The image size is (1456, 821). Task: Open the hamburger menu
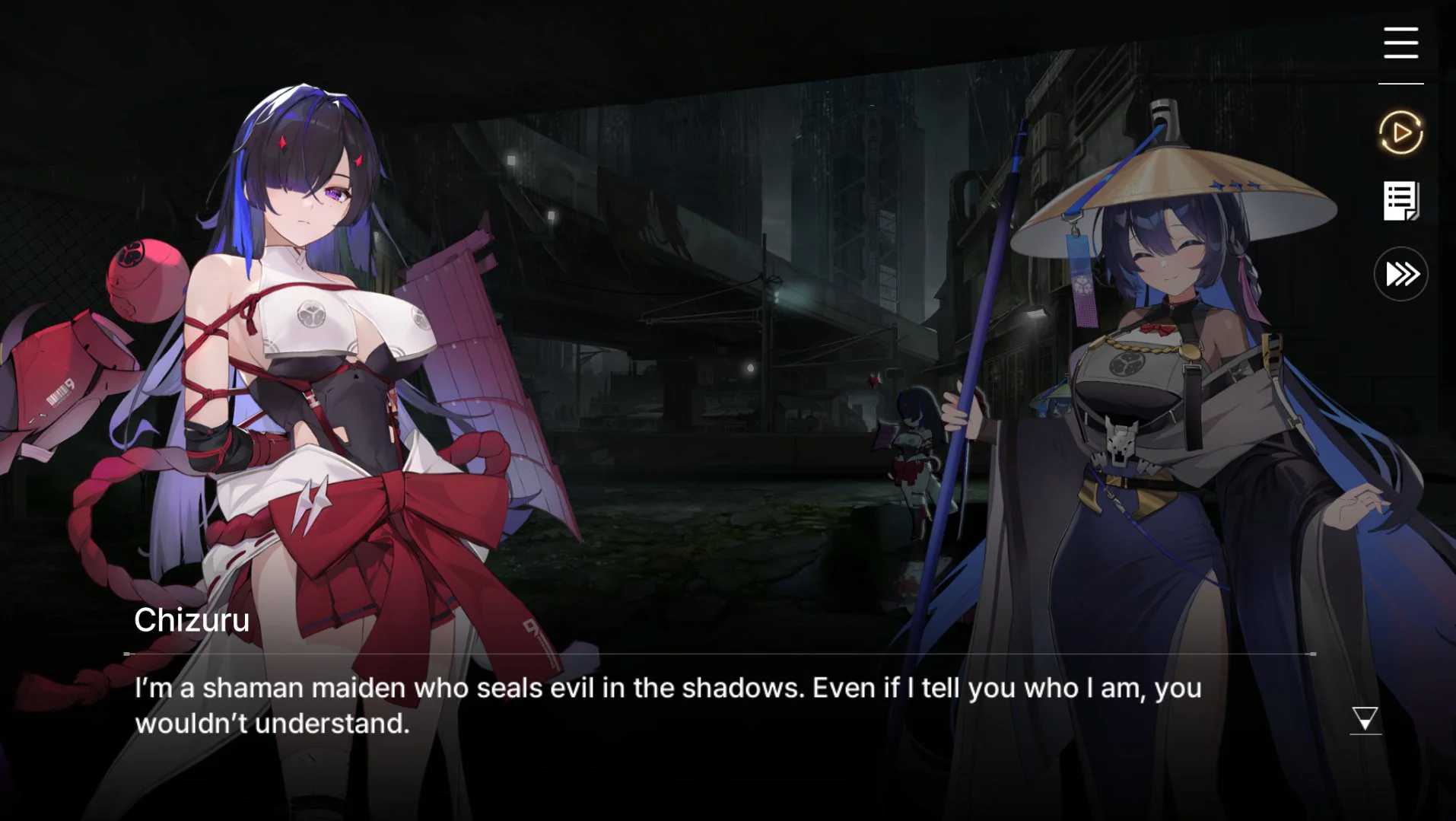tap(1400, 43)
